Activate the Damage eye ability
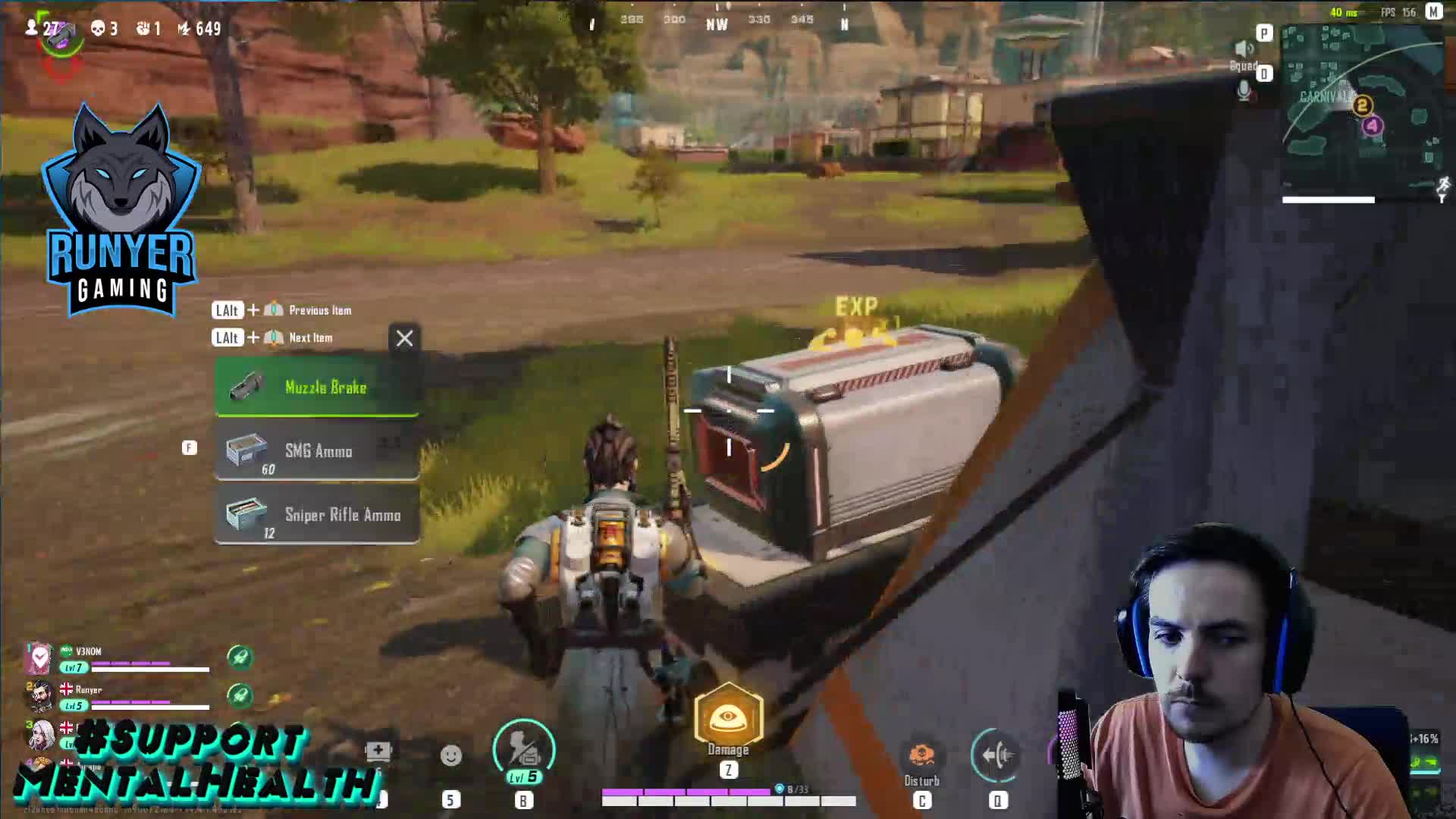The image size is (1456, 819). click(728, 717)
